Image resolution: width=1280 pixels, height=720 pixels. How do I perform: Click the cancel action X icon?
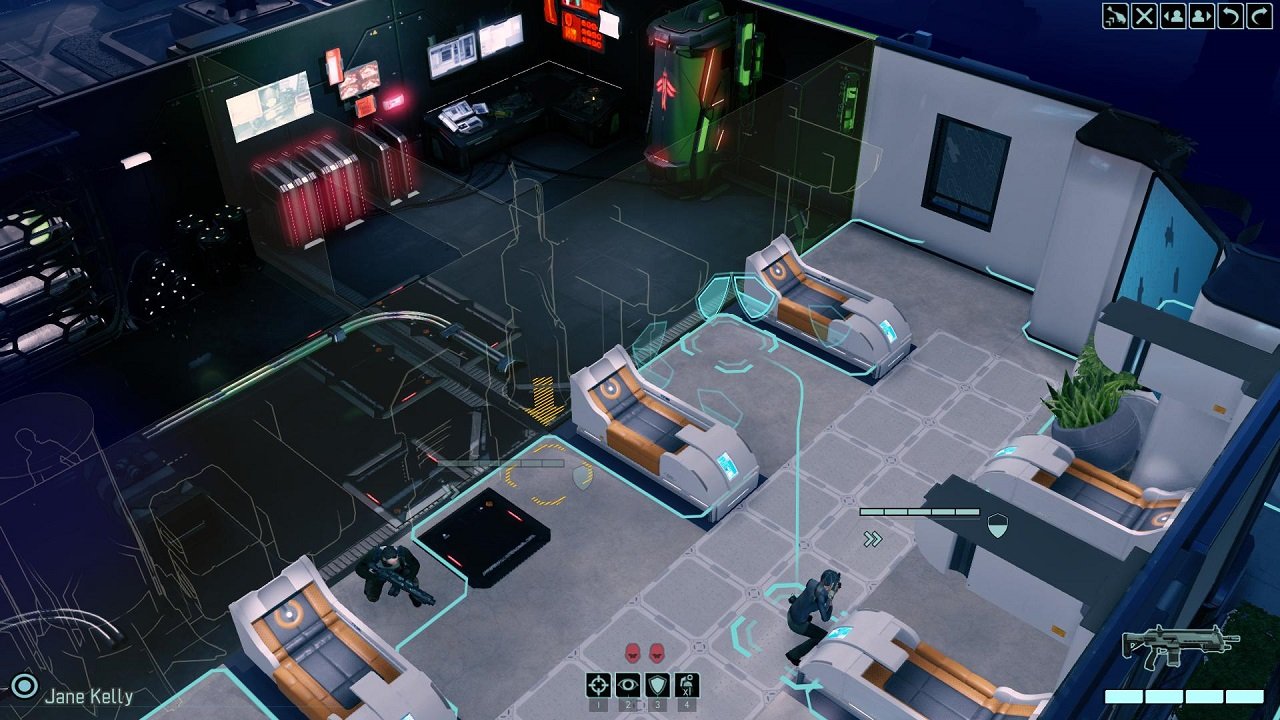tap(1144, 16)
